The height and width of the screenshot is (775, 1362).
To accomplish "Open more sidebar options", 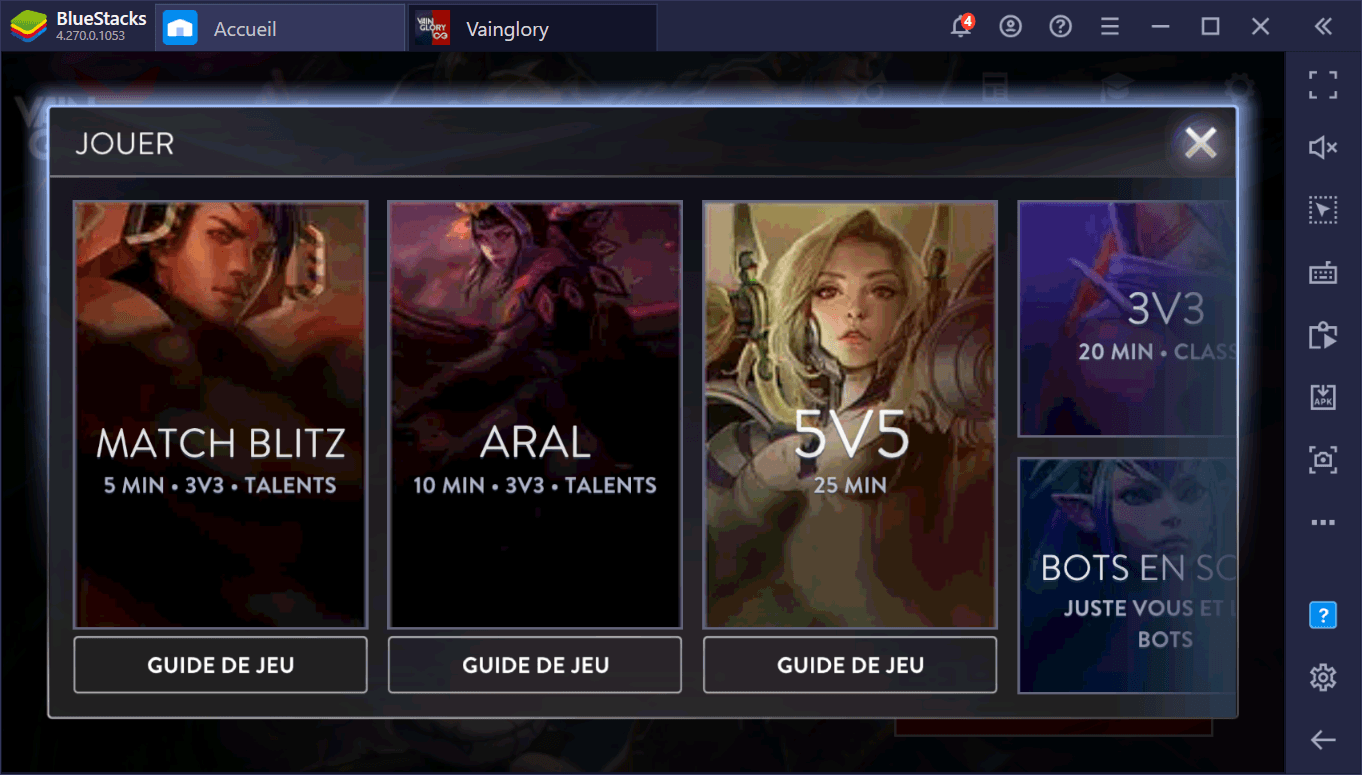I will pos(1322,521).
